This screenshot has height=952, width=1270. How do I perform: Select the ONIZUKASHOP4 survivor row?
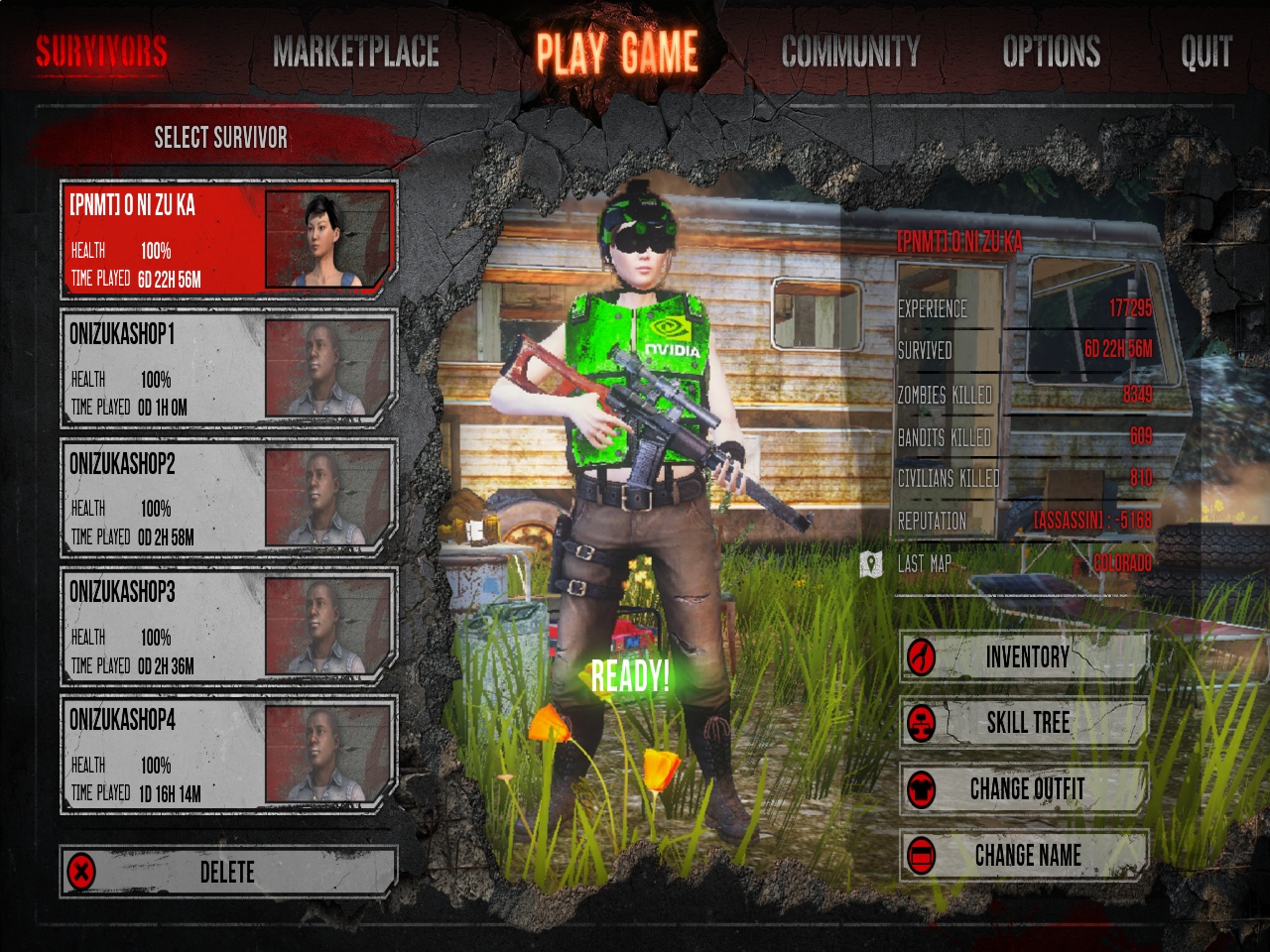tap(228, 754)
